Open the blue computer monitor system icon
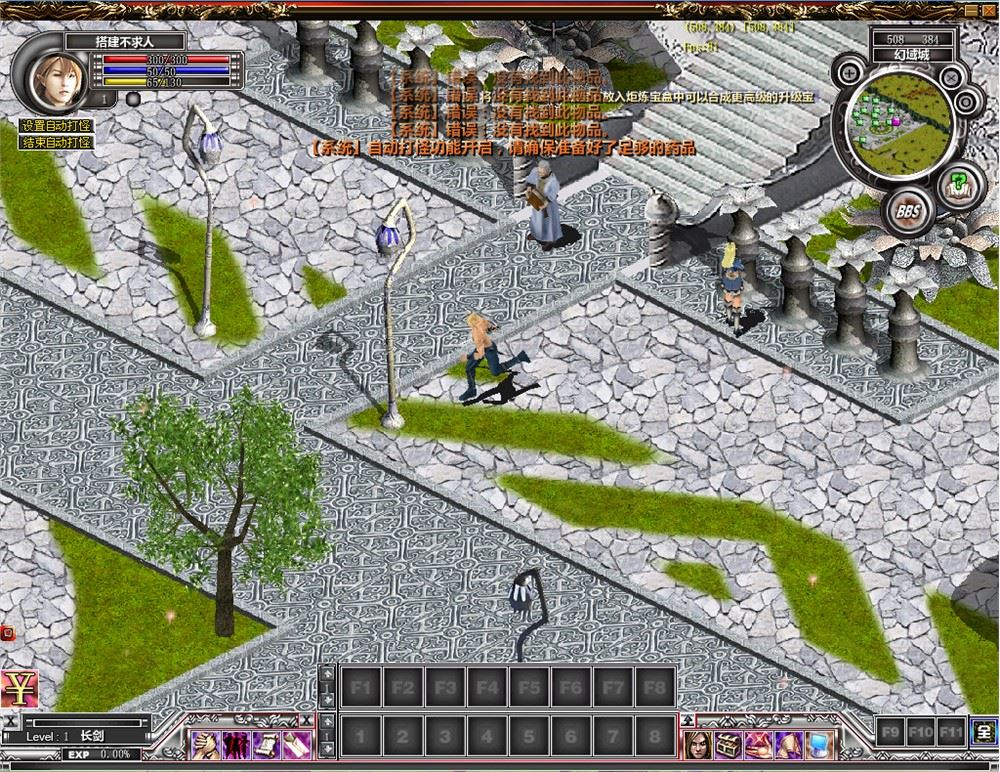The width and height of the screenshot is (1000, 772). point(819,745)
